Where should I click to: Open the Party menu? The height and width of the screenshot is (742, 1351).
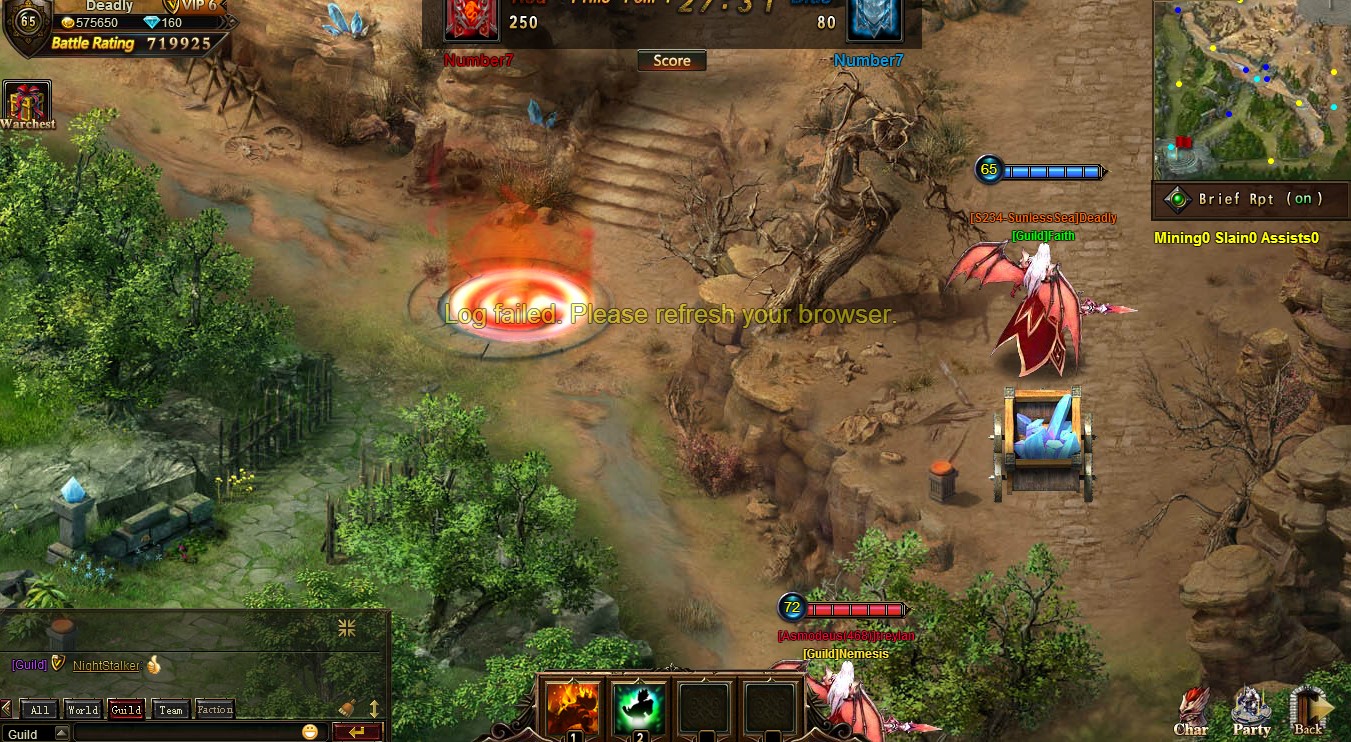coord(1251,712)
